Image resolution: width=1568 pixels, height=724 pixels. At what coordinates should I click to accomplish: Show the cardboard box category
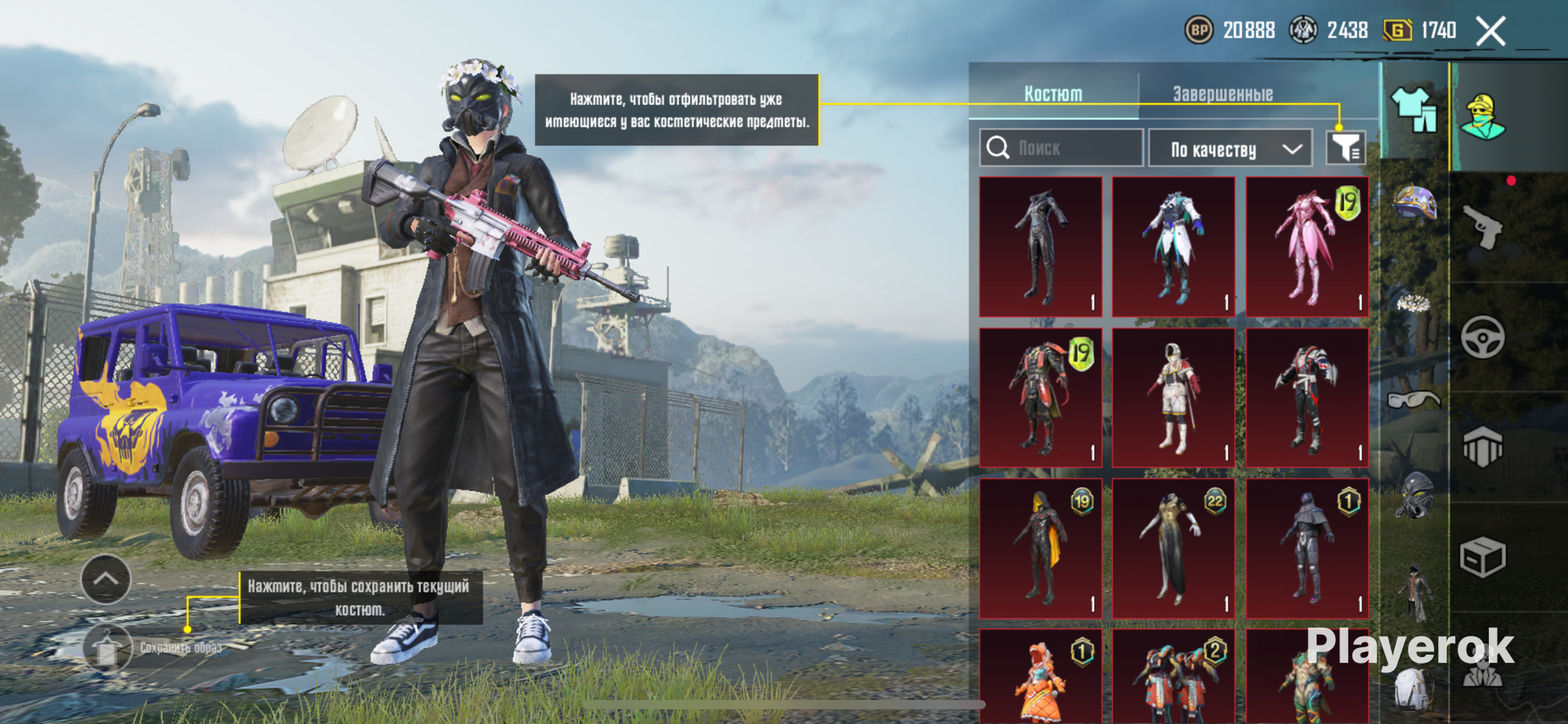tap(1482, 559)
